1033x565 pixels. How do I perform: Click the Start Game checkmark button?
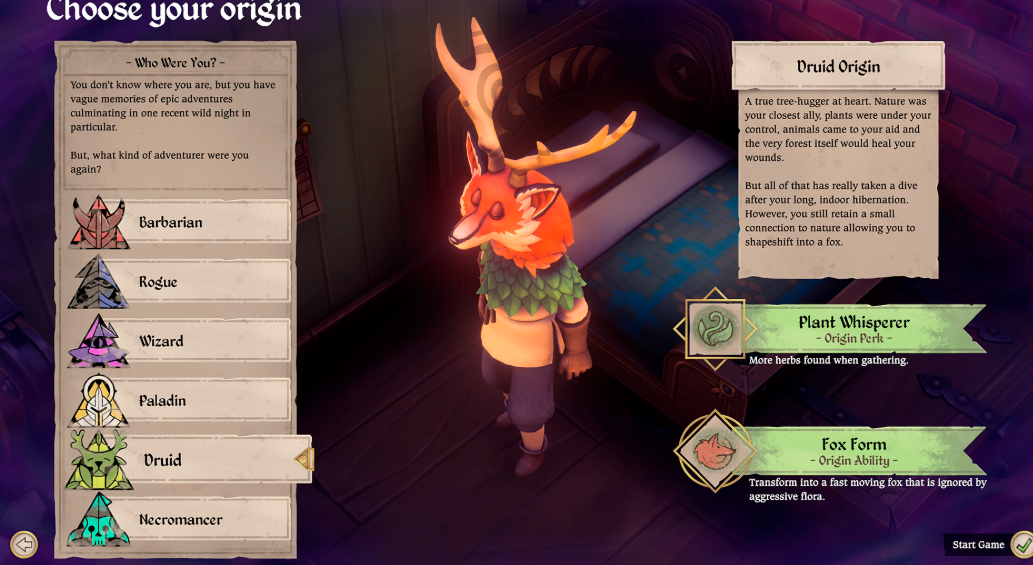point(1021,545)
